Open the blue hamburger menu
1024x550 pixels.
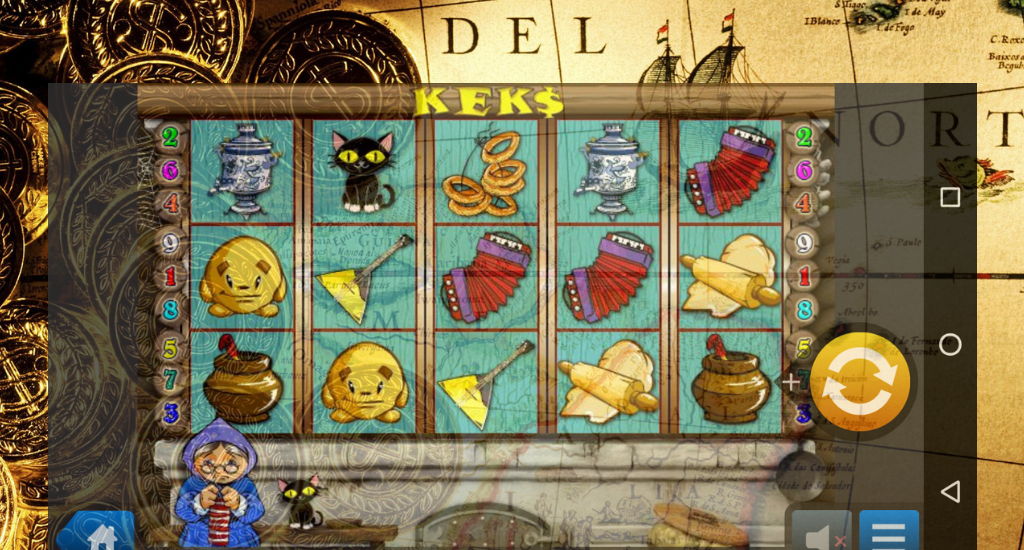pos(889,532)
